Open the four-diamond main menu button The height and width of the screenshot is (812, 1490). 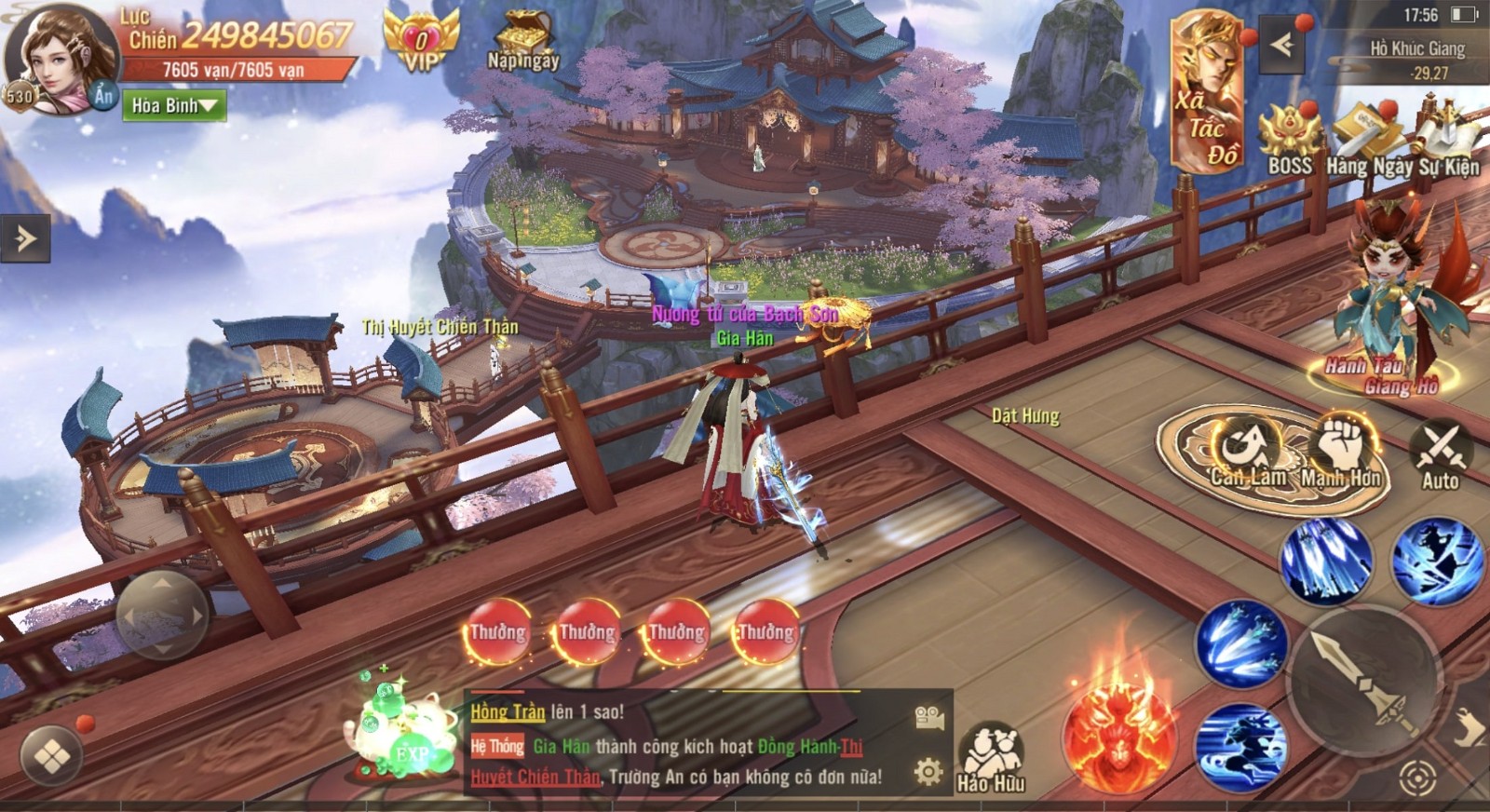[52, 756]
